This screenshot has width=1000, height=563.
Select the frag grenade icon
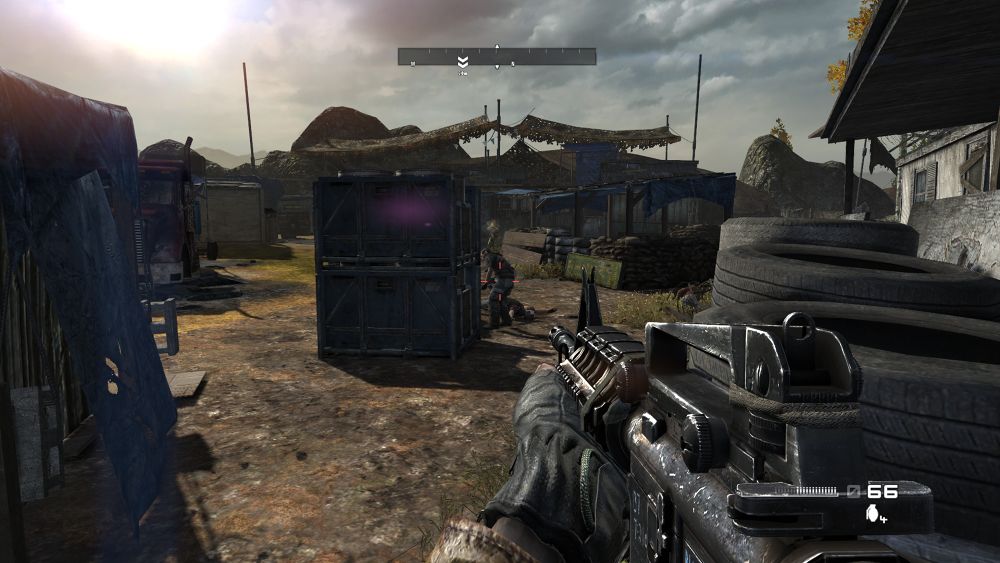click(874, 513)
